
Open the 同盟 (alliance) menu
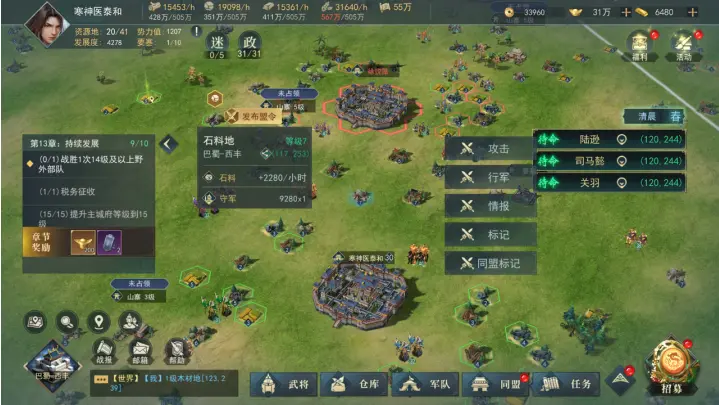click(497, 383)
